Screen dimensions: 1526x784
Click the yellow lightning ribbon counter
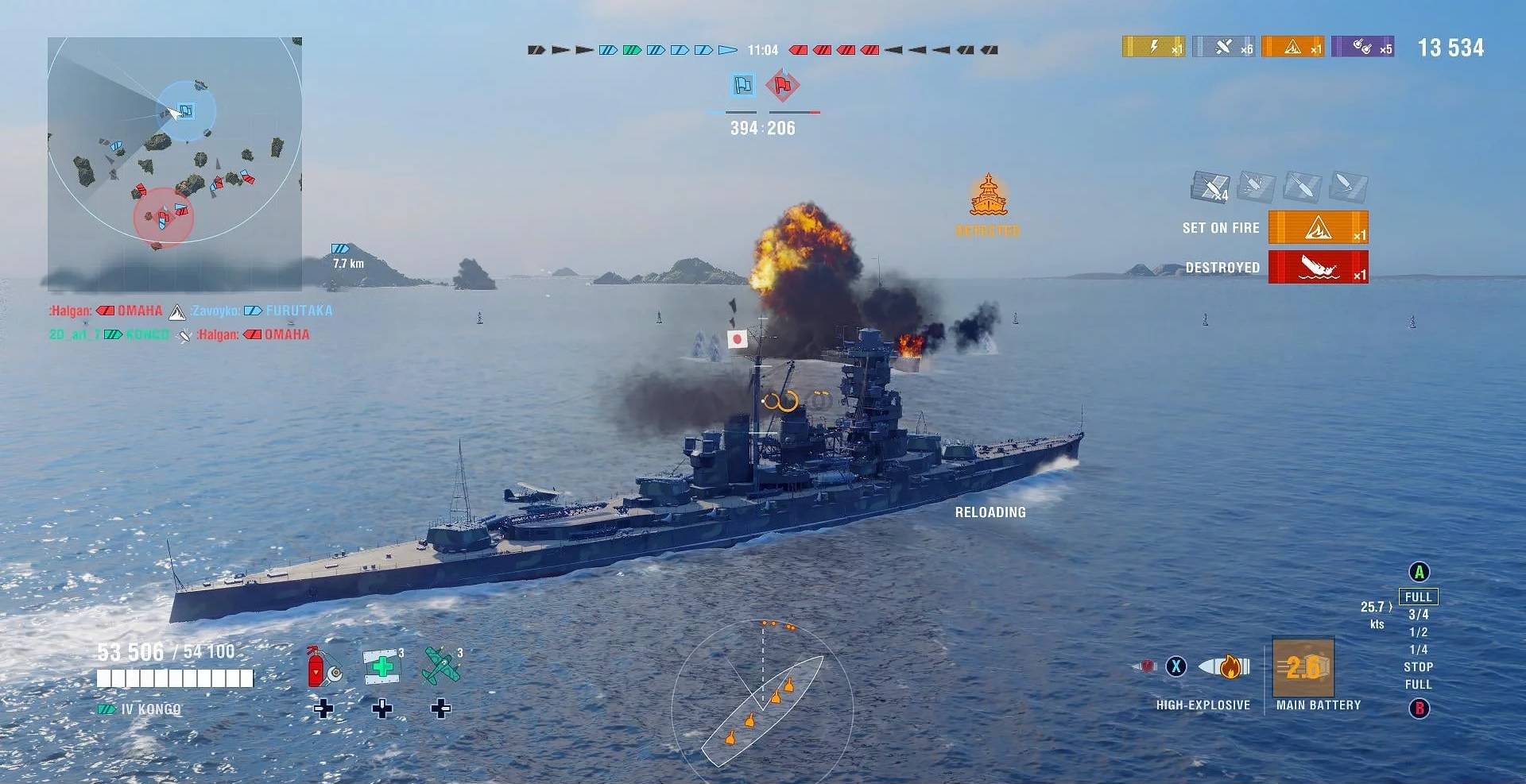coord(1153,47)
